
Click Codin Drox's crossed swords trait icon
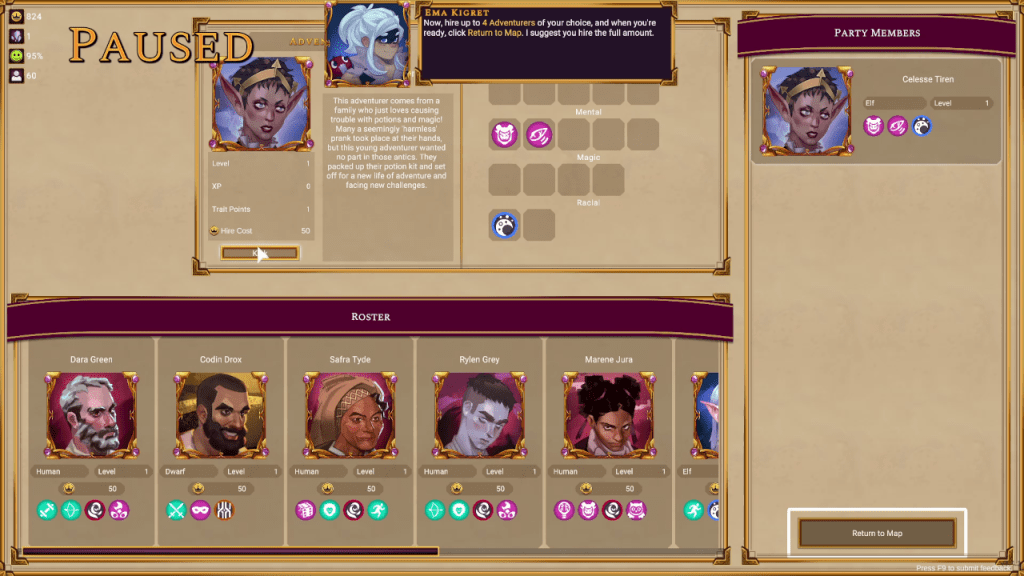[177, 510]
